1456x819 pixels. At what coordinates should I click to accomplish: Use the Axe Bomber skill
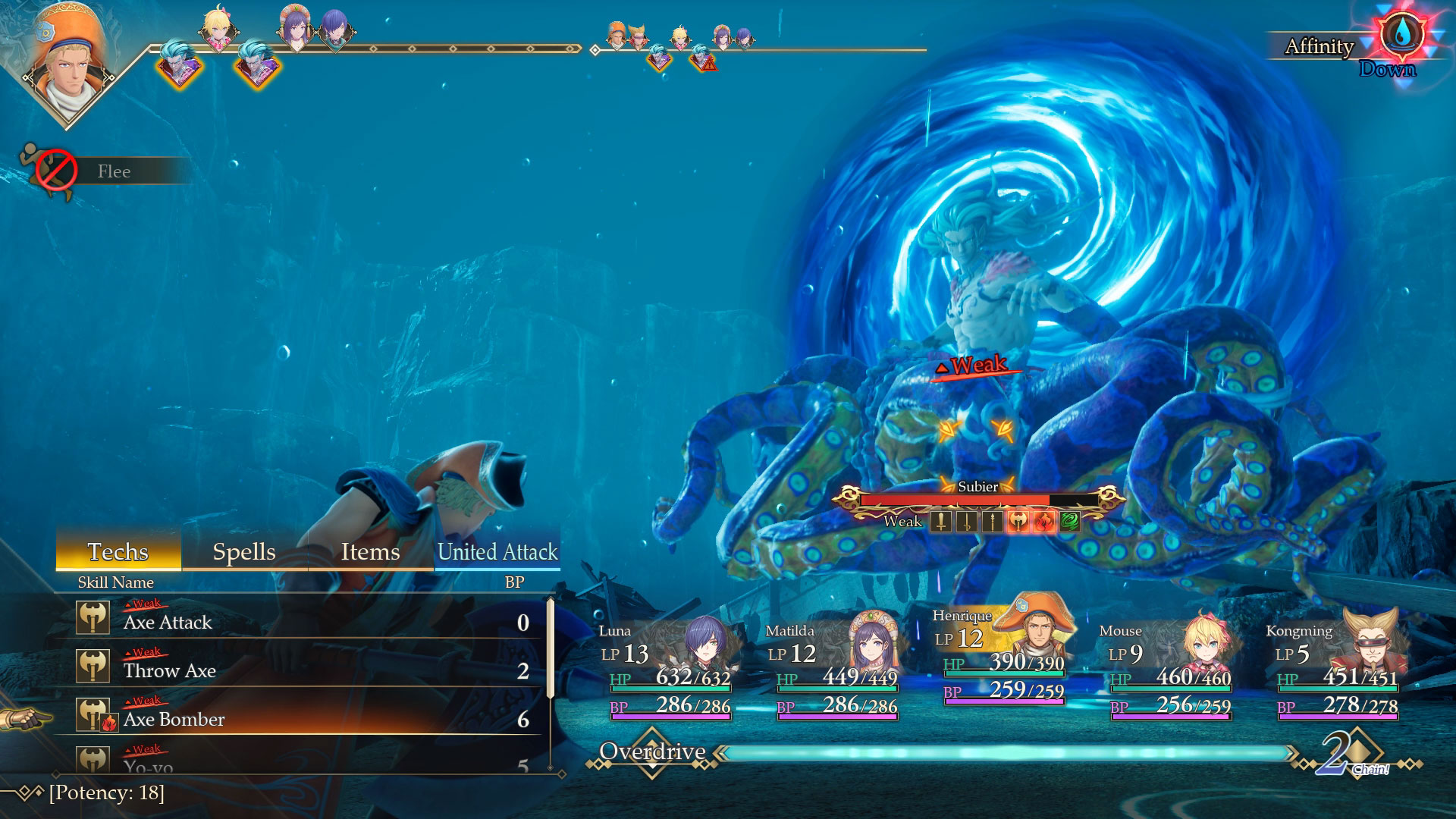coord(303,719)
